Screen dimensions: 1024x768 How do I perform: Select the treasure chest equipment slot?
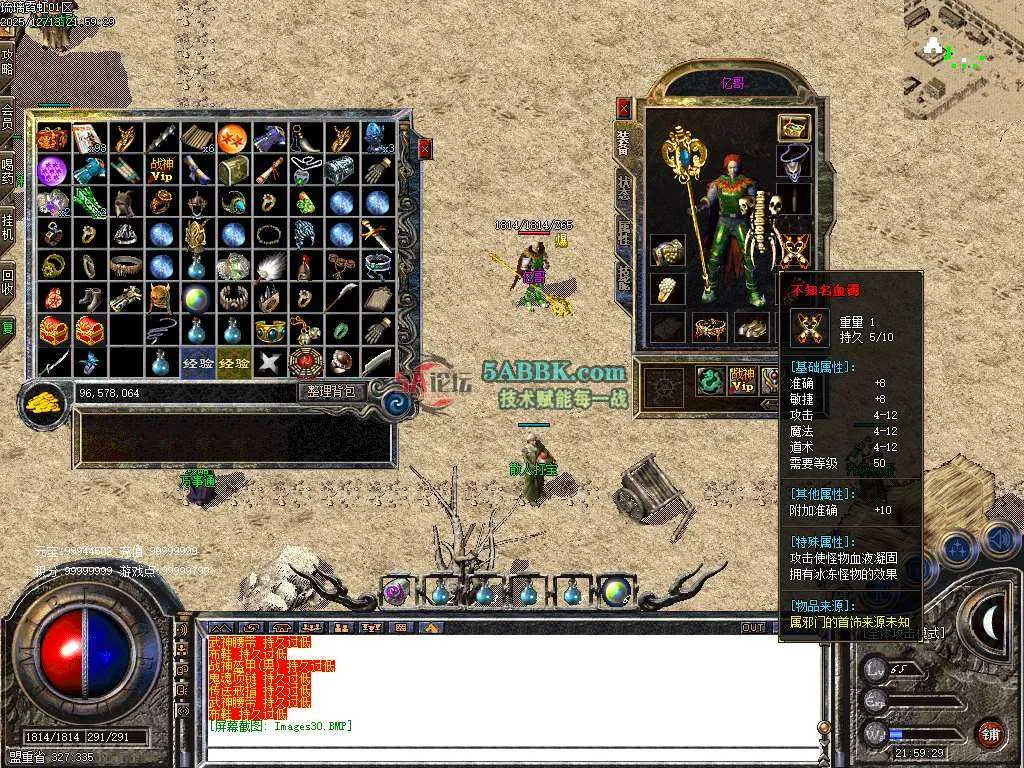click(794, 127)
